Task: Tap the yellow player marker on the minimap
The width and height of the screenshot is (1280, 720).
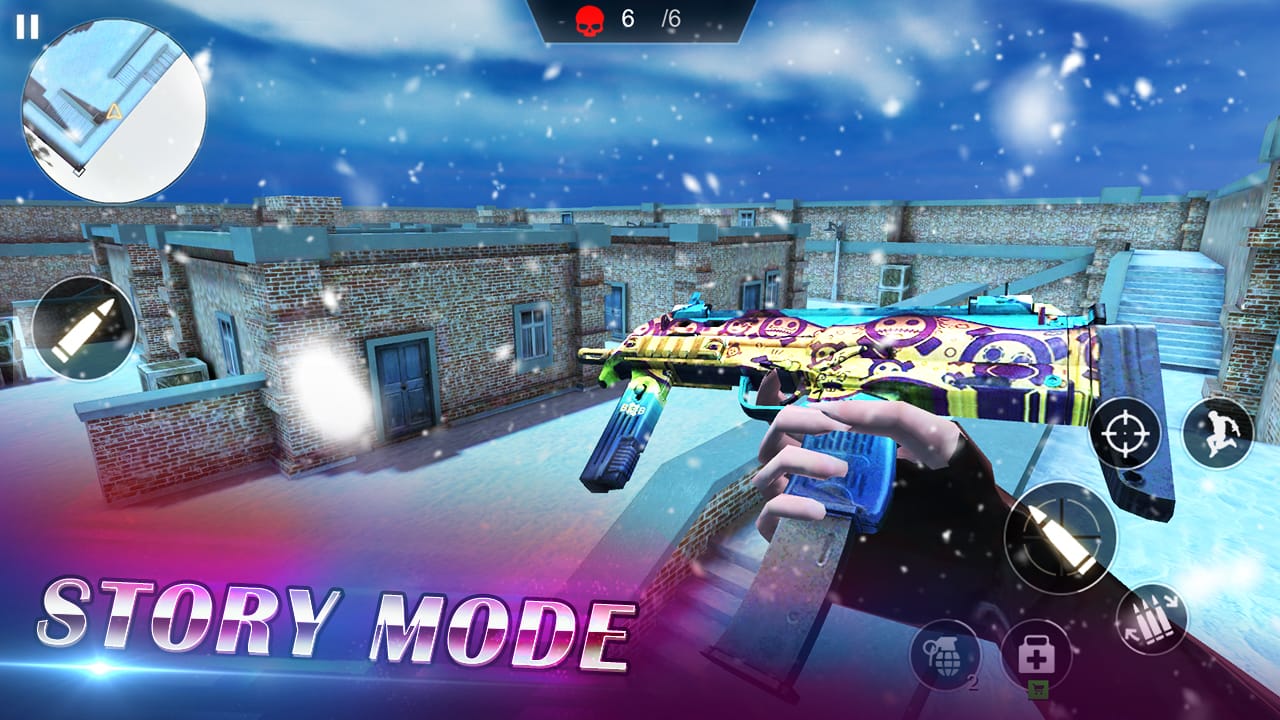Action: tap(114, 112)
